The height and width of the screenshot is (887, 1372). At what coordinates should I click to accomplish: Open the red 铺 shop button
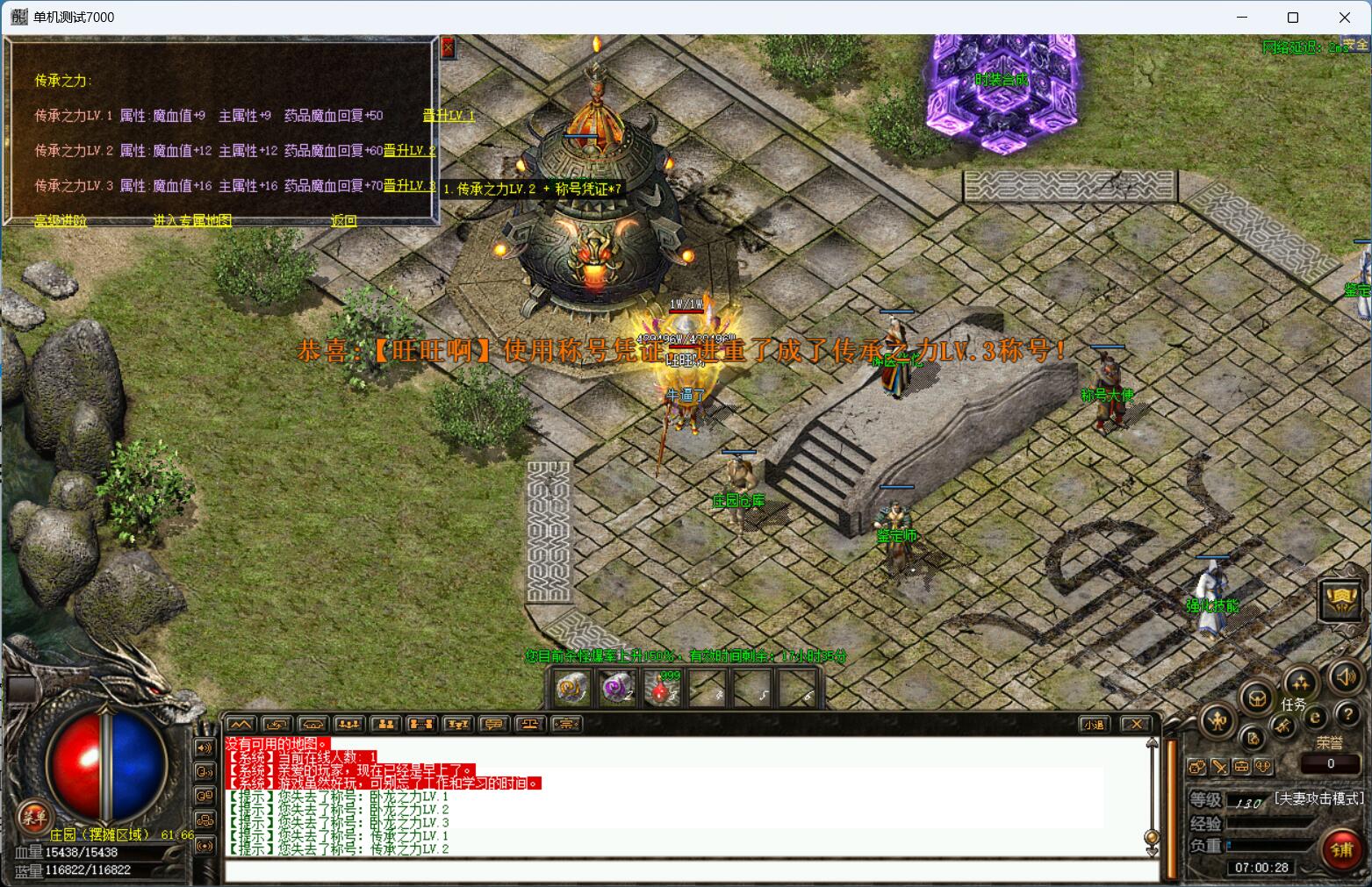(x=1343, y=850)
